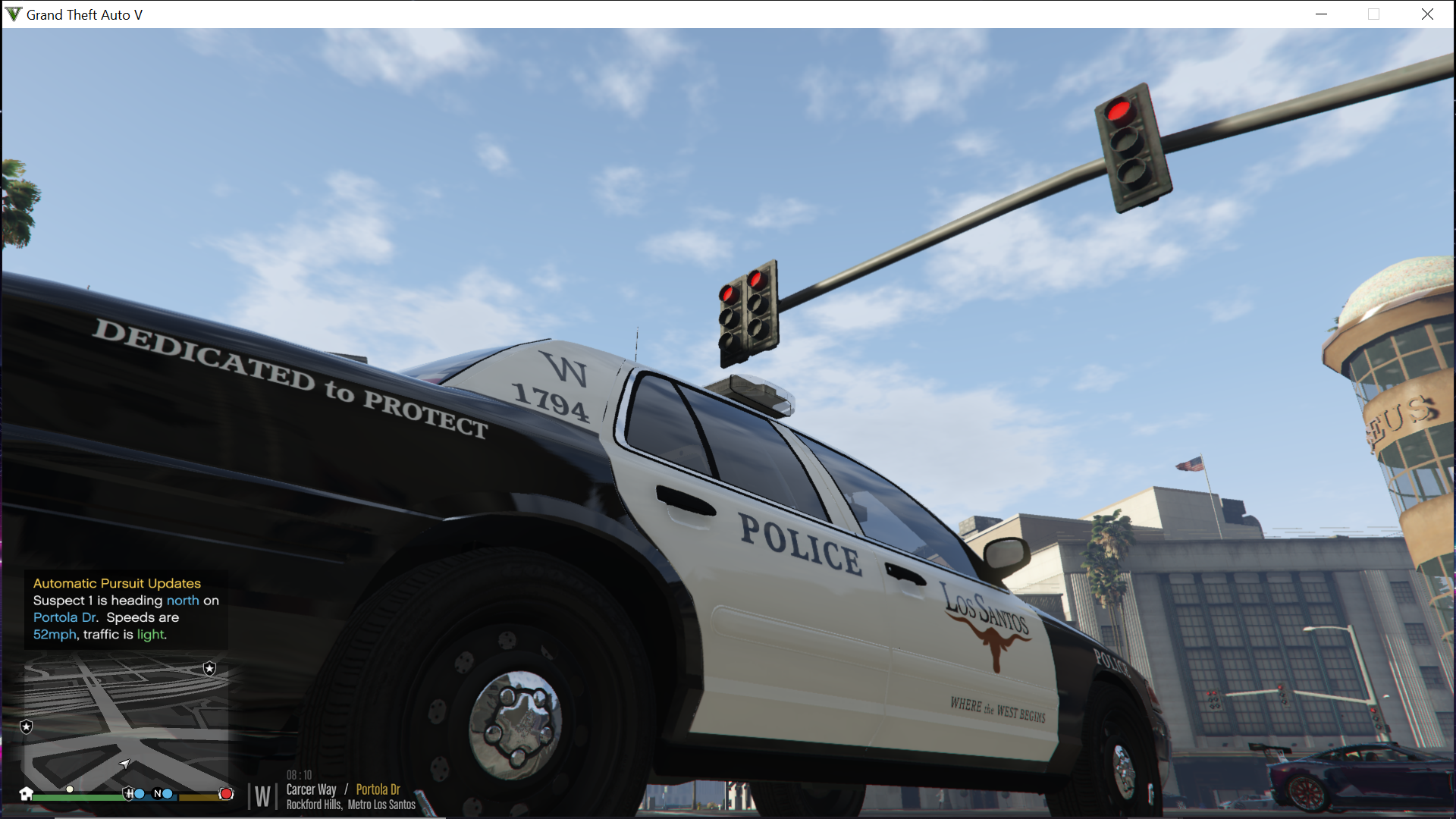The image size is (1456, 819).
Task: Select the north 'N' compass blip
Action: [x=158, y=794]
